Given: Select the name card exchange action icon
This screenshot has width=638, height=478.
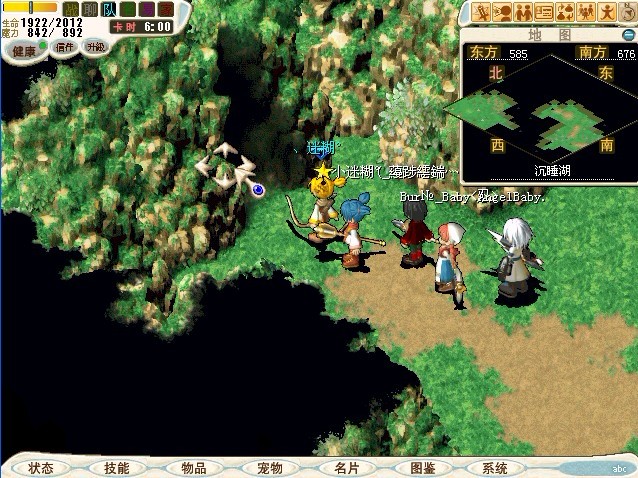Looking at the screenshot, I should (x=544, y=12).
